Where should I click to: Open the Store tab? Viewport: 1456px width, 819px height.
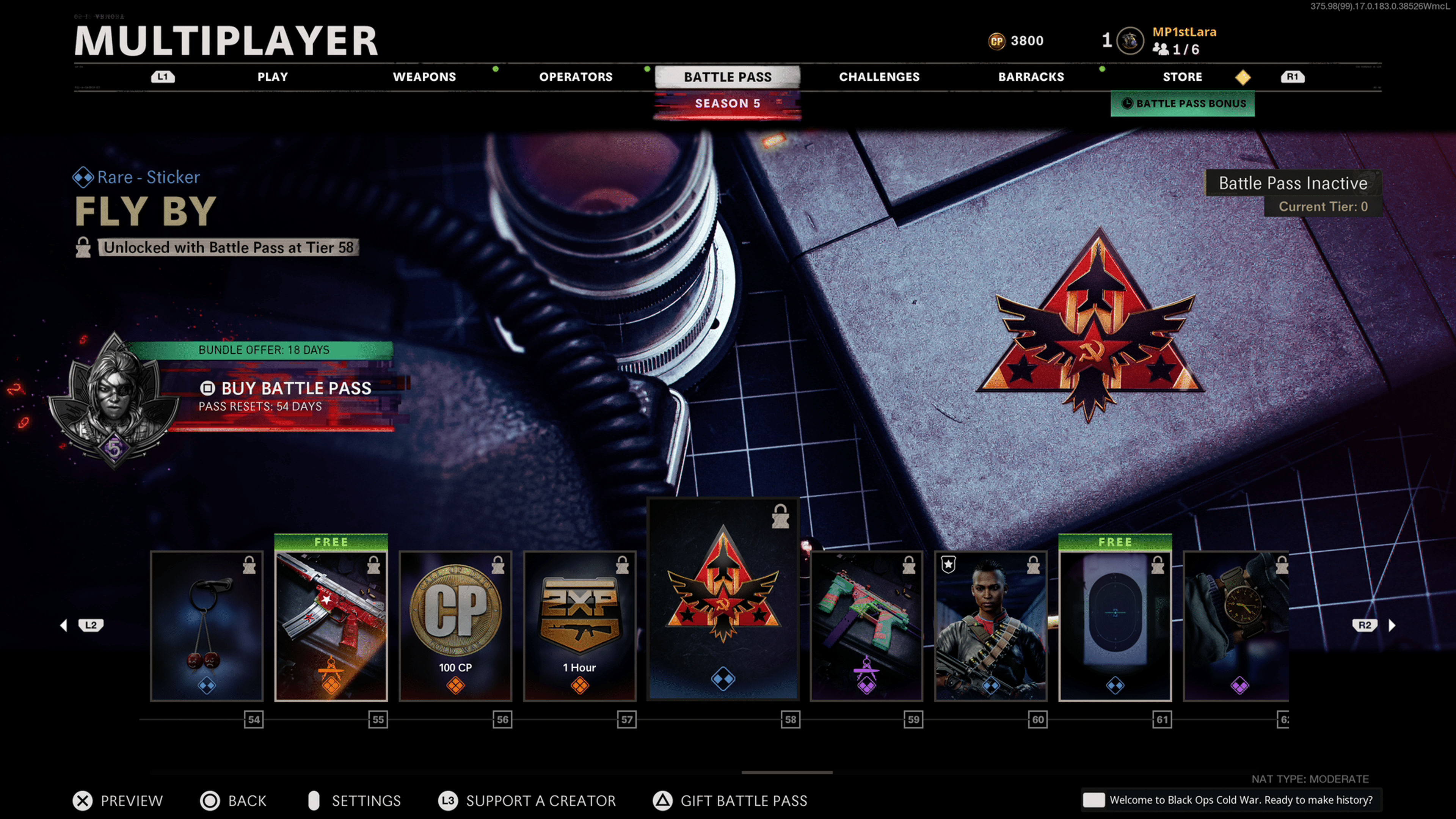(1182, 77)
